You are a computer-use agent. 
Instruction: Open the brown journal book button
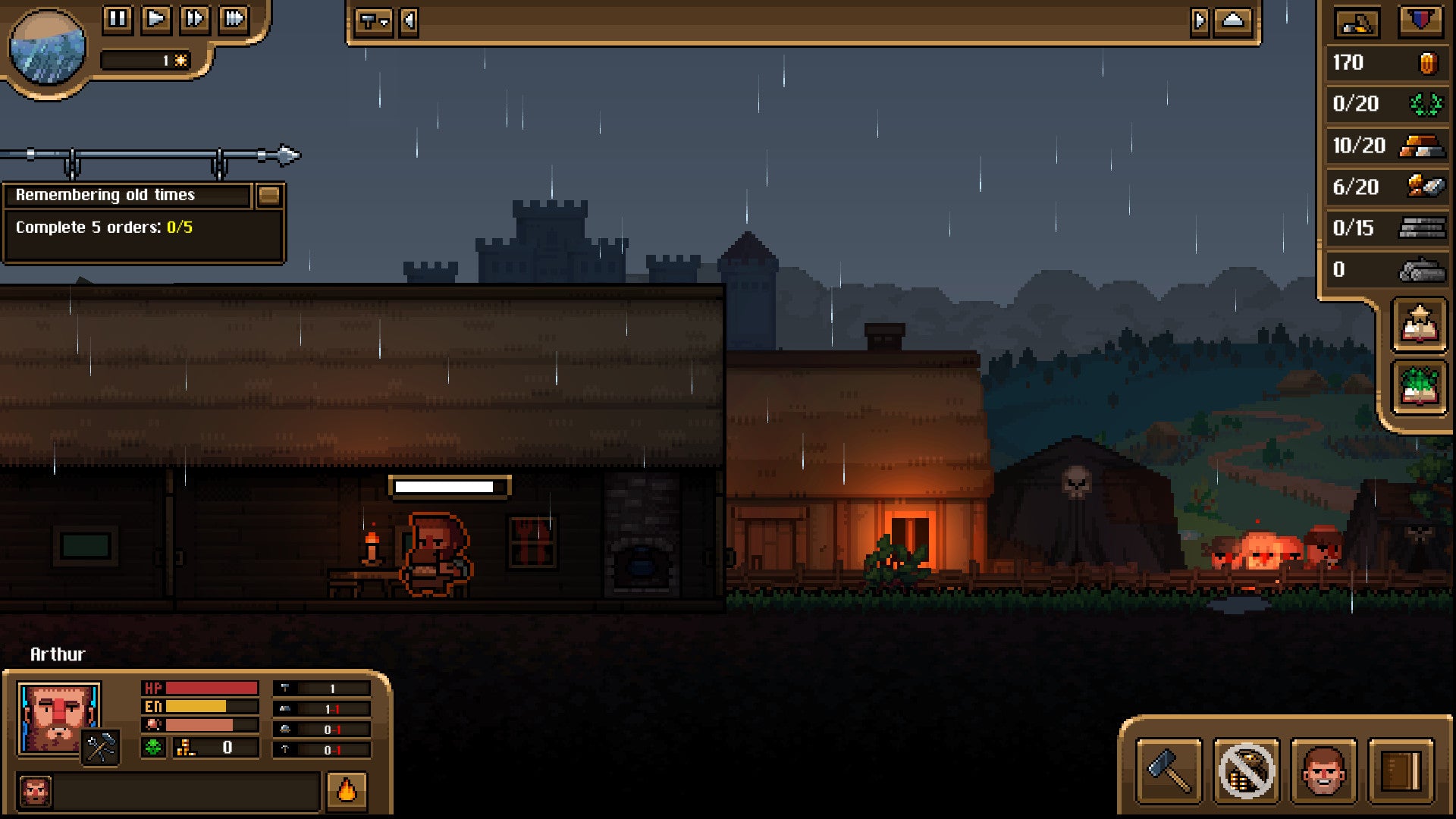coord(1401,770)
